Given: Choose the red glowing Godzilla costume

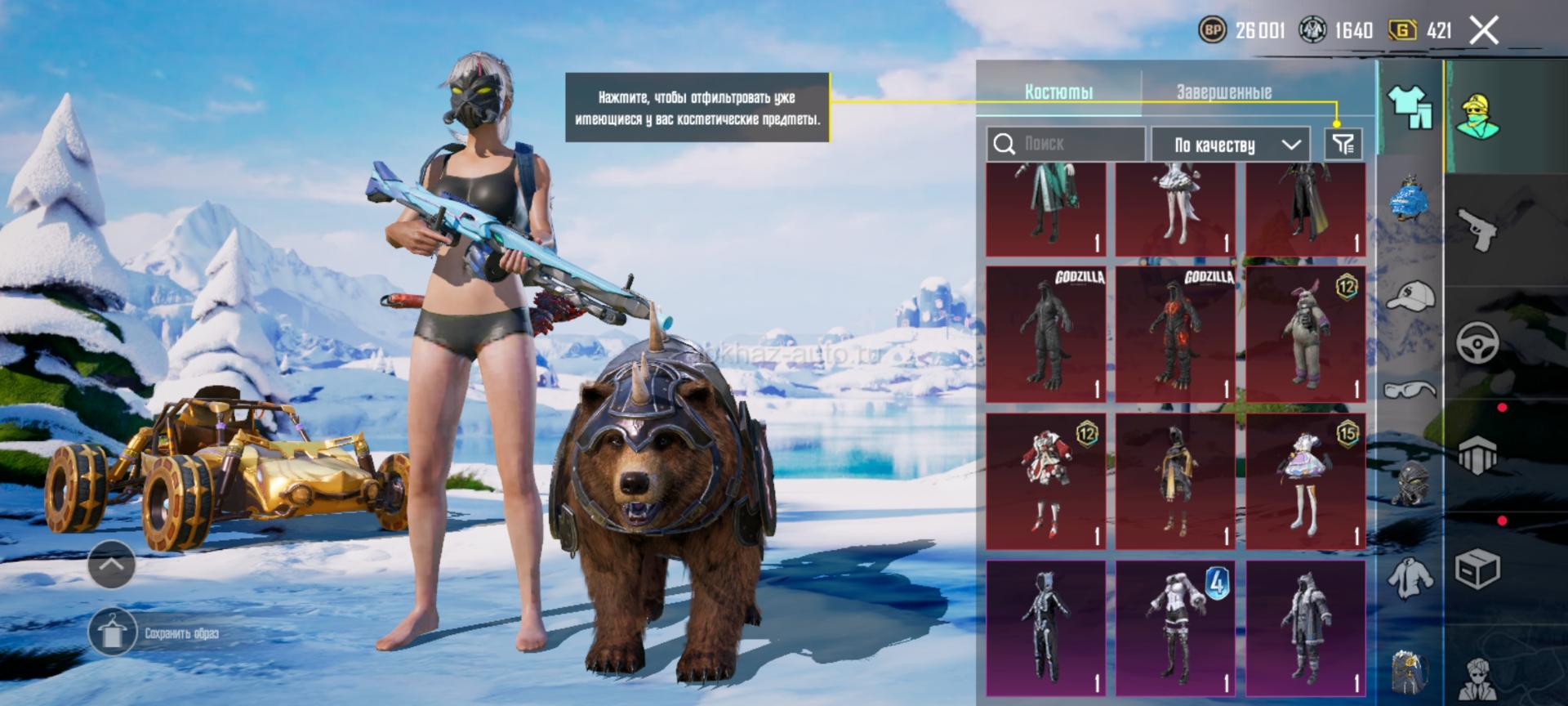Looking at the screenshot, I should coord(1175,334).
